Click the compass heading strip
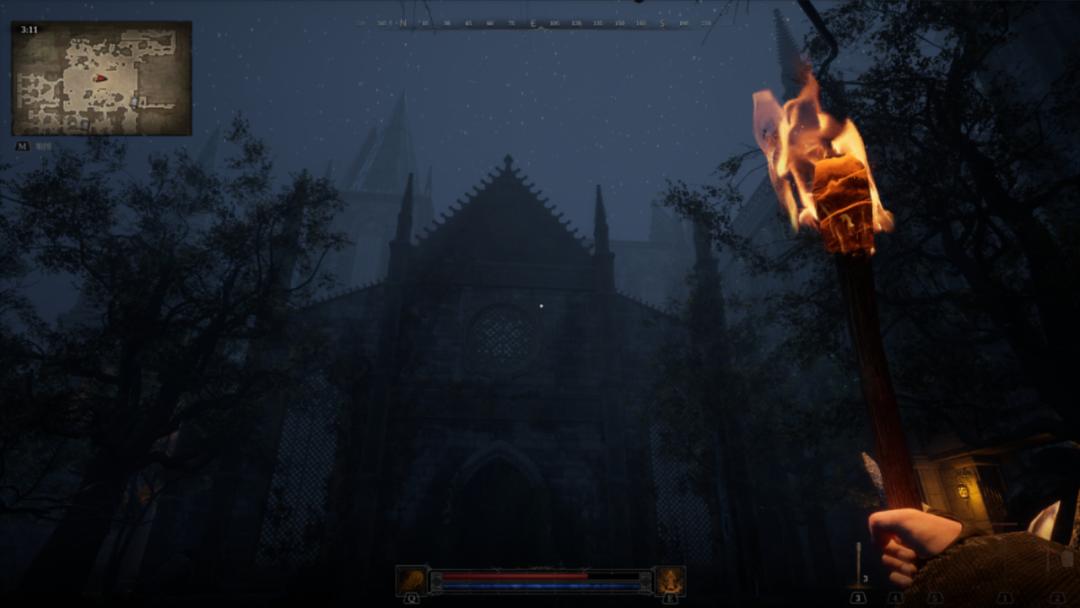The height and width of the screenshot is (608, 1080). (541, 22)
